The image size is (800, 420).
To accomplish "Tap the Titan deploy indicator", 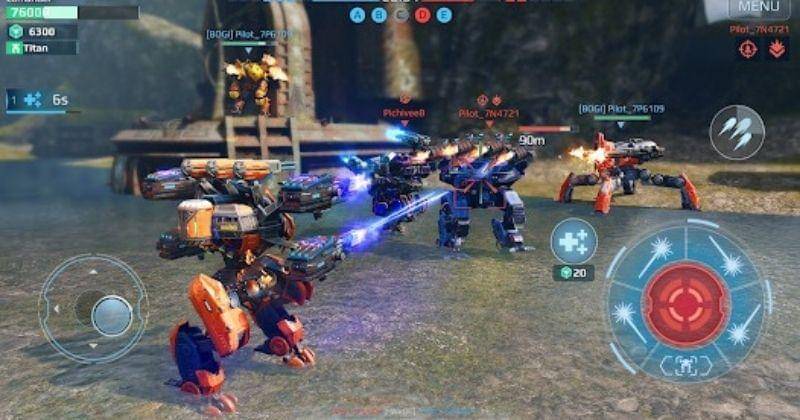I will (x=40, y=48).
